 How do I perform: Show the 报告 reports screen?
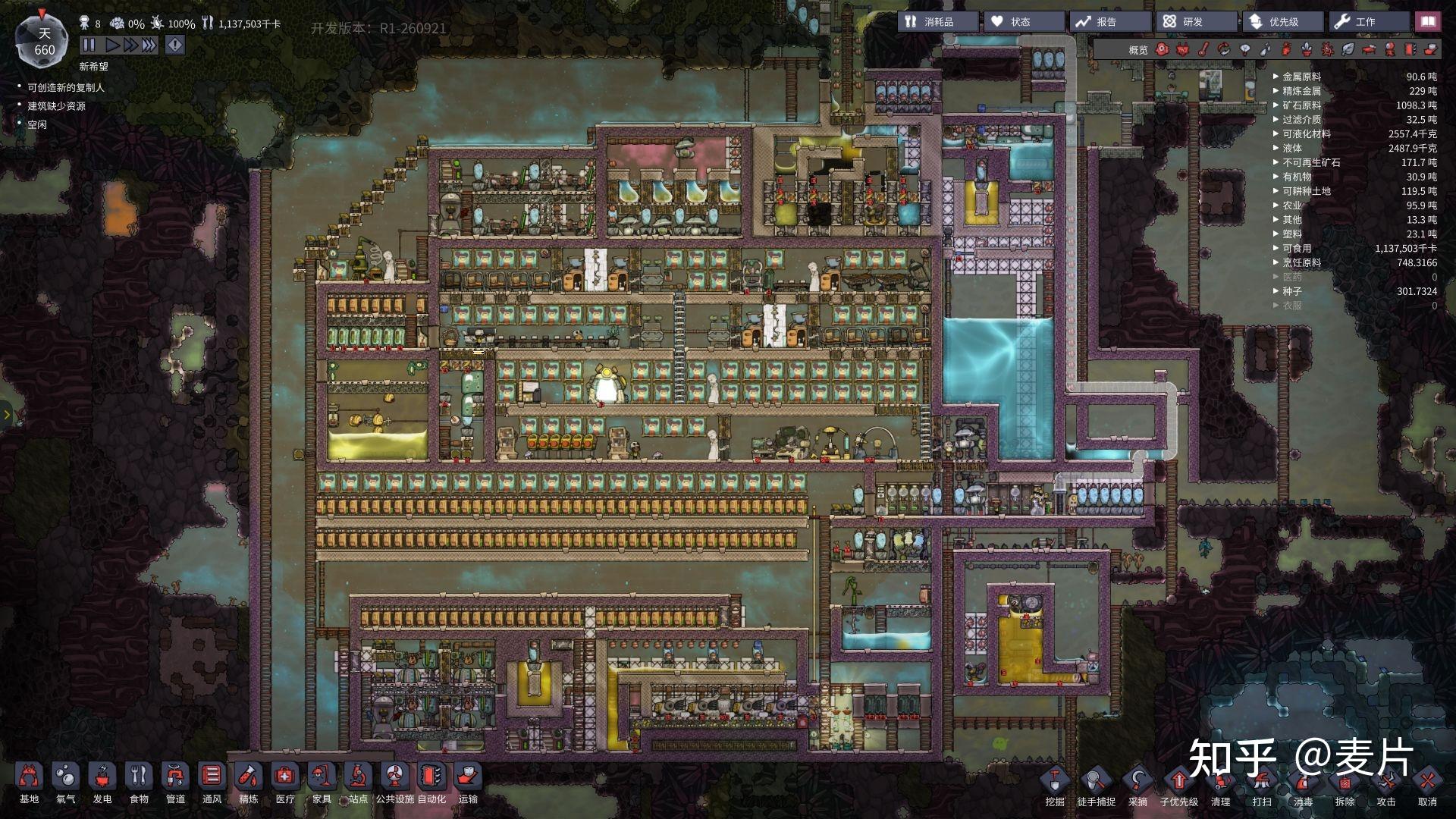(x=1109, y=22)
